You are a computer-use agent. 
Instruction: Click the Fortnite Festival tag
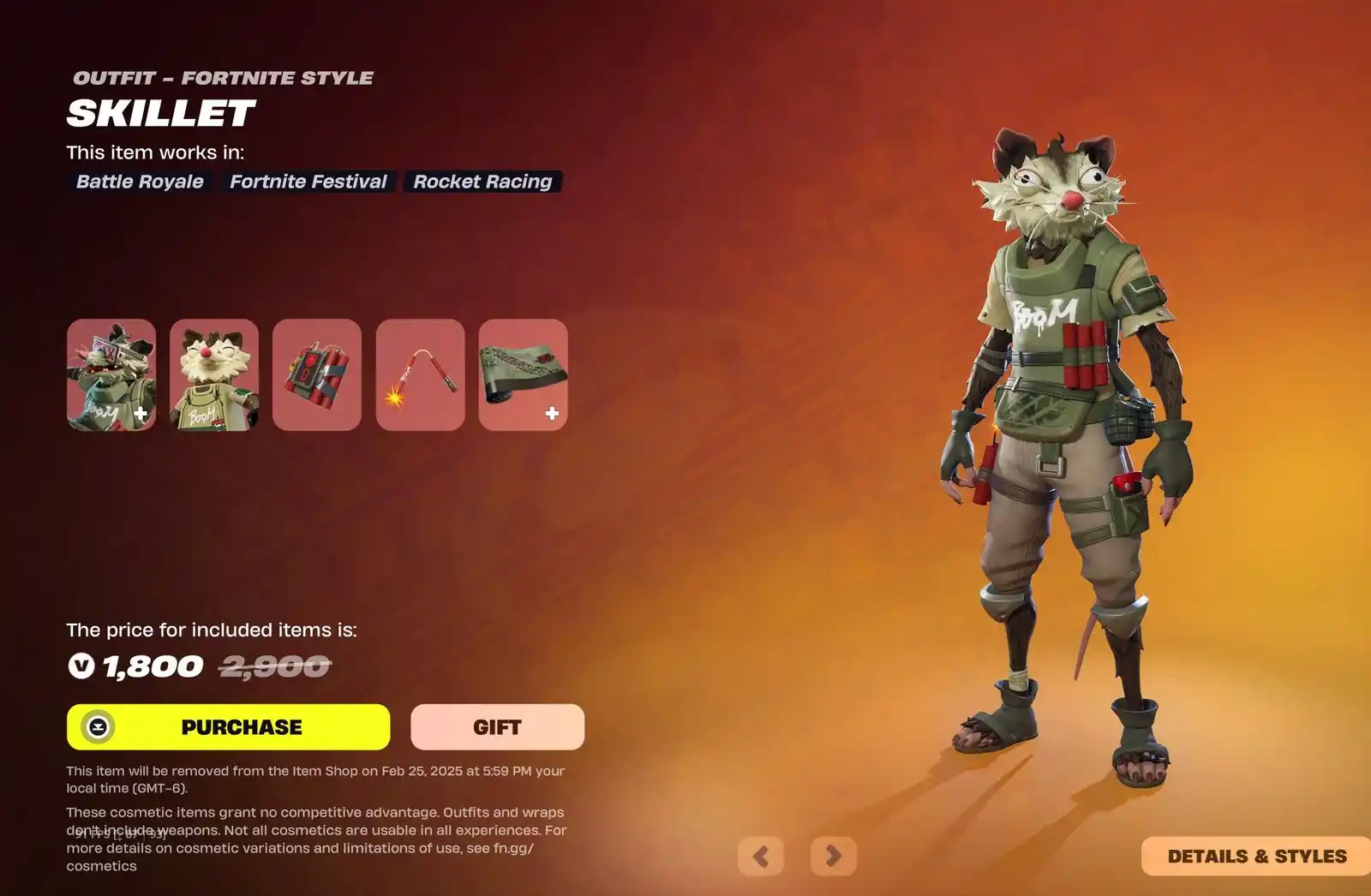pos(308,182)
